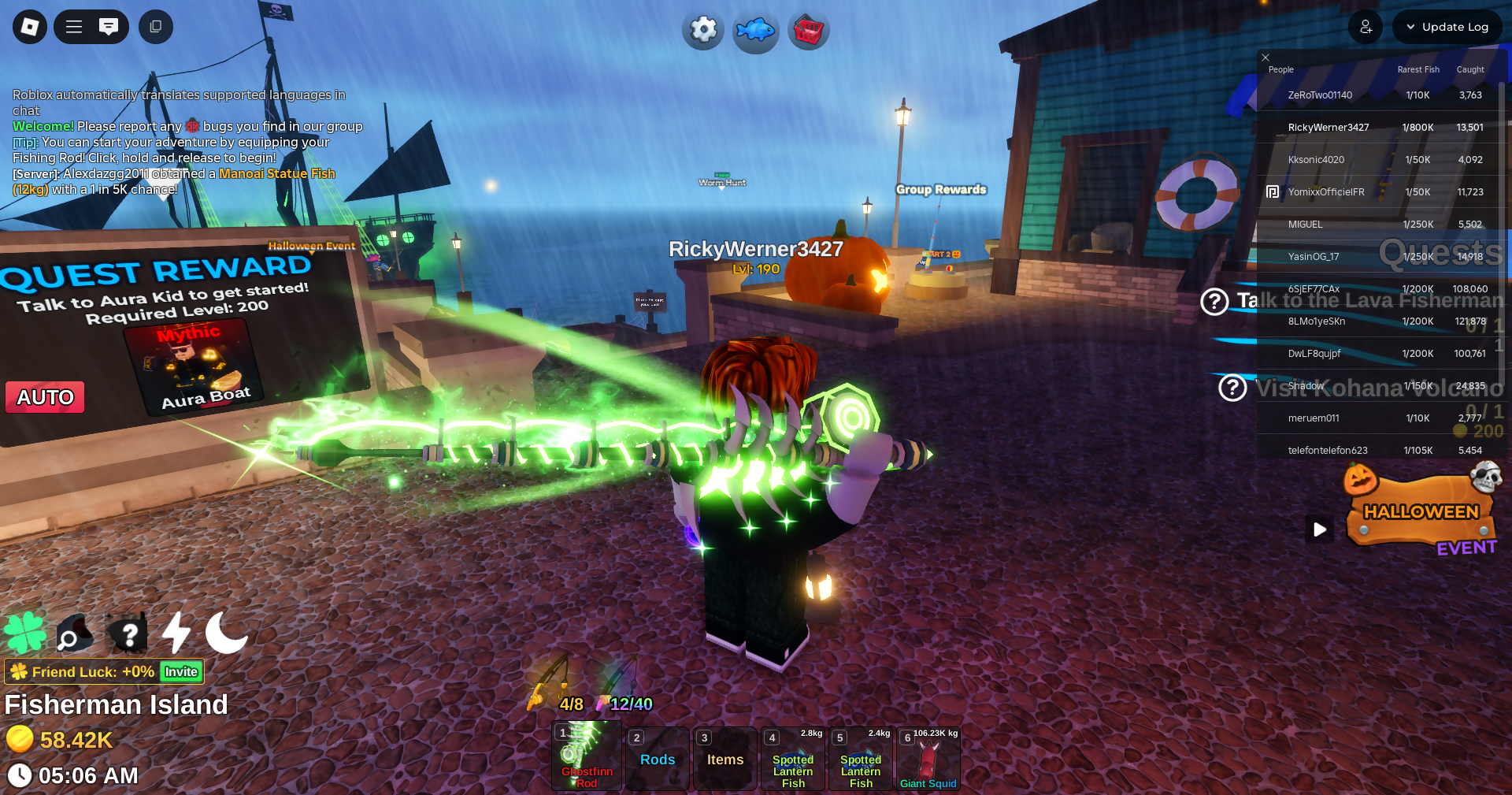Open the red basket shop

point(808,31)
